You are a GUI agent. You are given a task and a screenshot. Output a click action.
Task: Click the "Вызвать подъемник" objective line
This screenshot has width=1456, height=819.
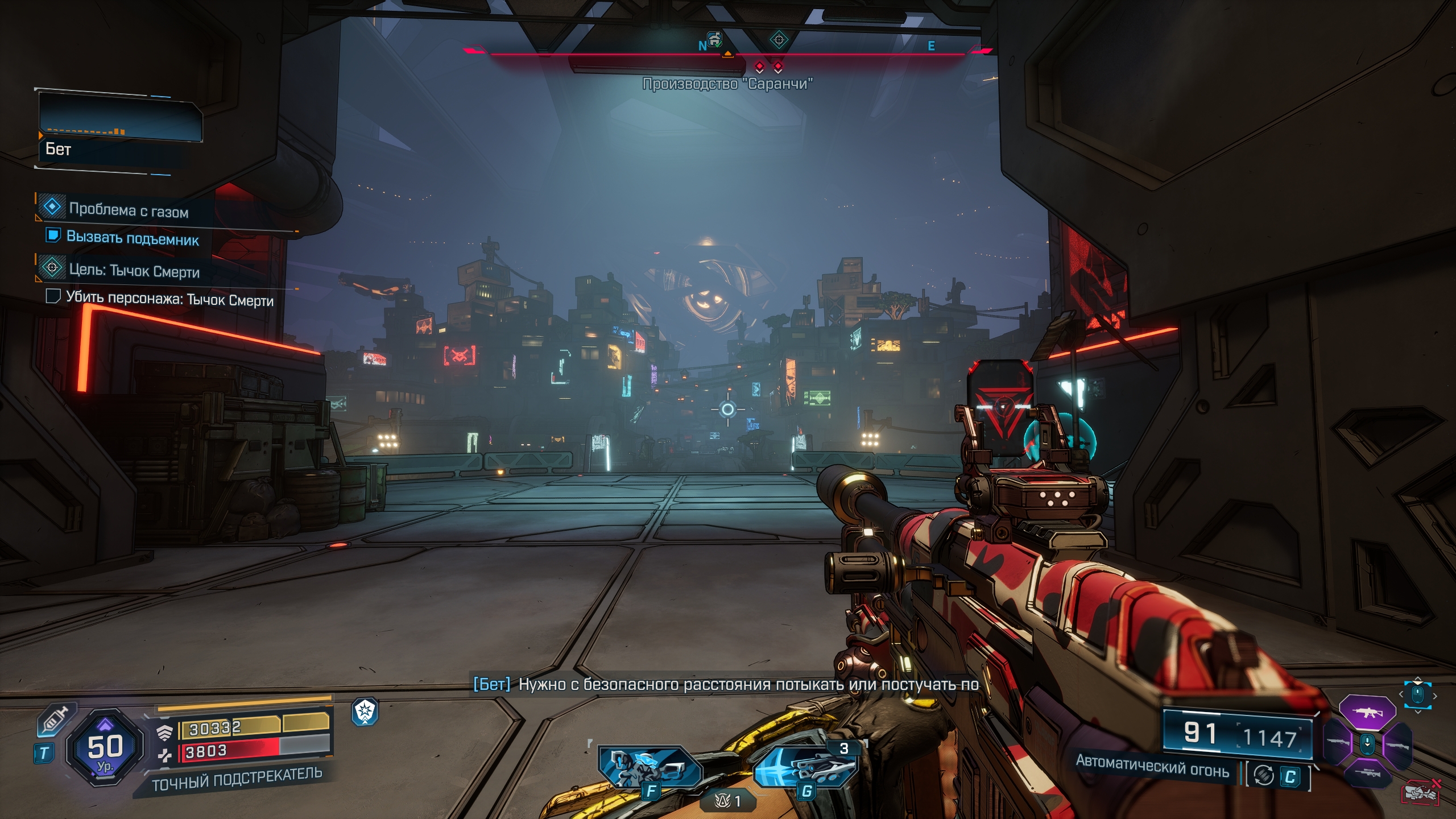point(132,238)
